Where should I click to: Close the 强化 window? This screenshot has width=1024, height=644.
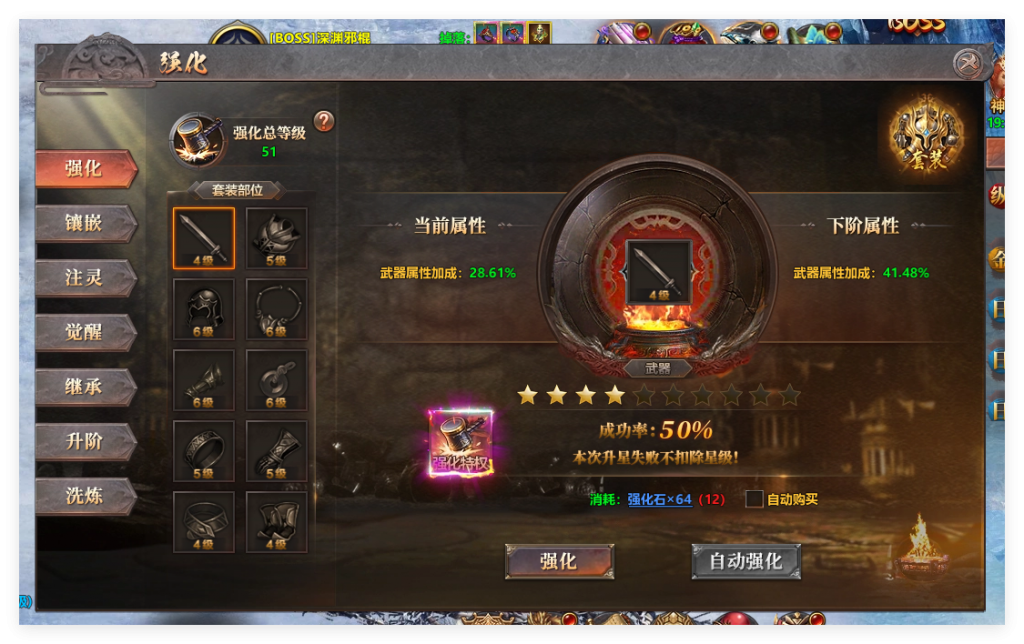click(x=967, y=64)
